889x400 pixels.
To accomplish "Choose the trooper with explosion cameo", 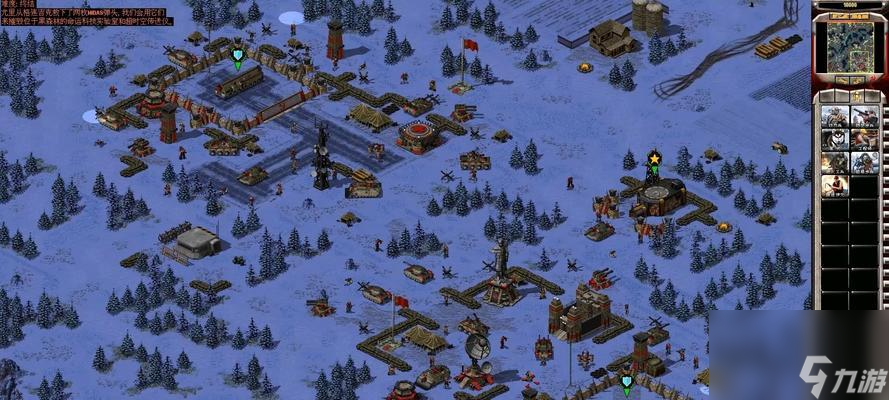I will (x=835, y=162).
